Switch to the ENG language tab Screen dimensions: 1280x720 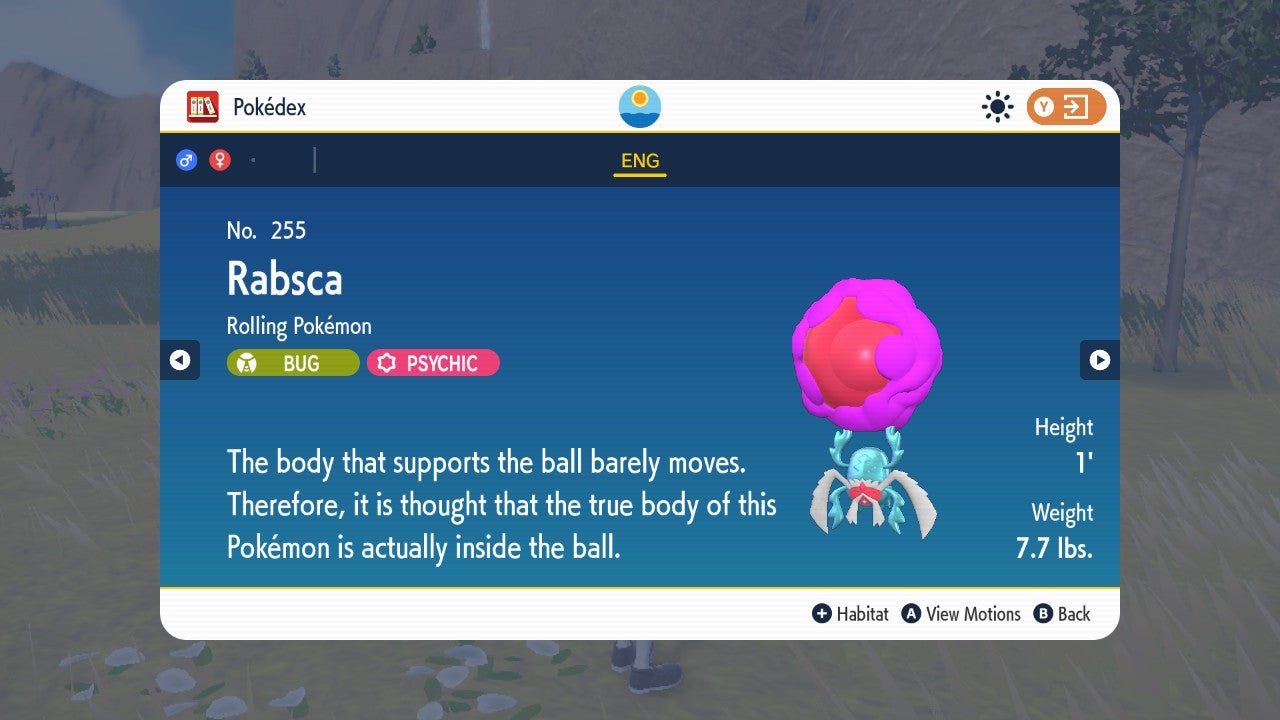tap(639, 160)
